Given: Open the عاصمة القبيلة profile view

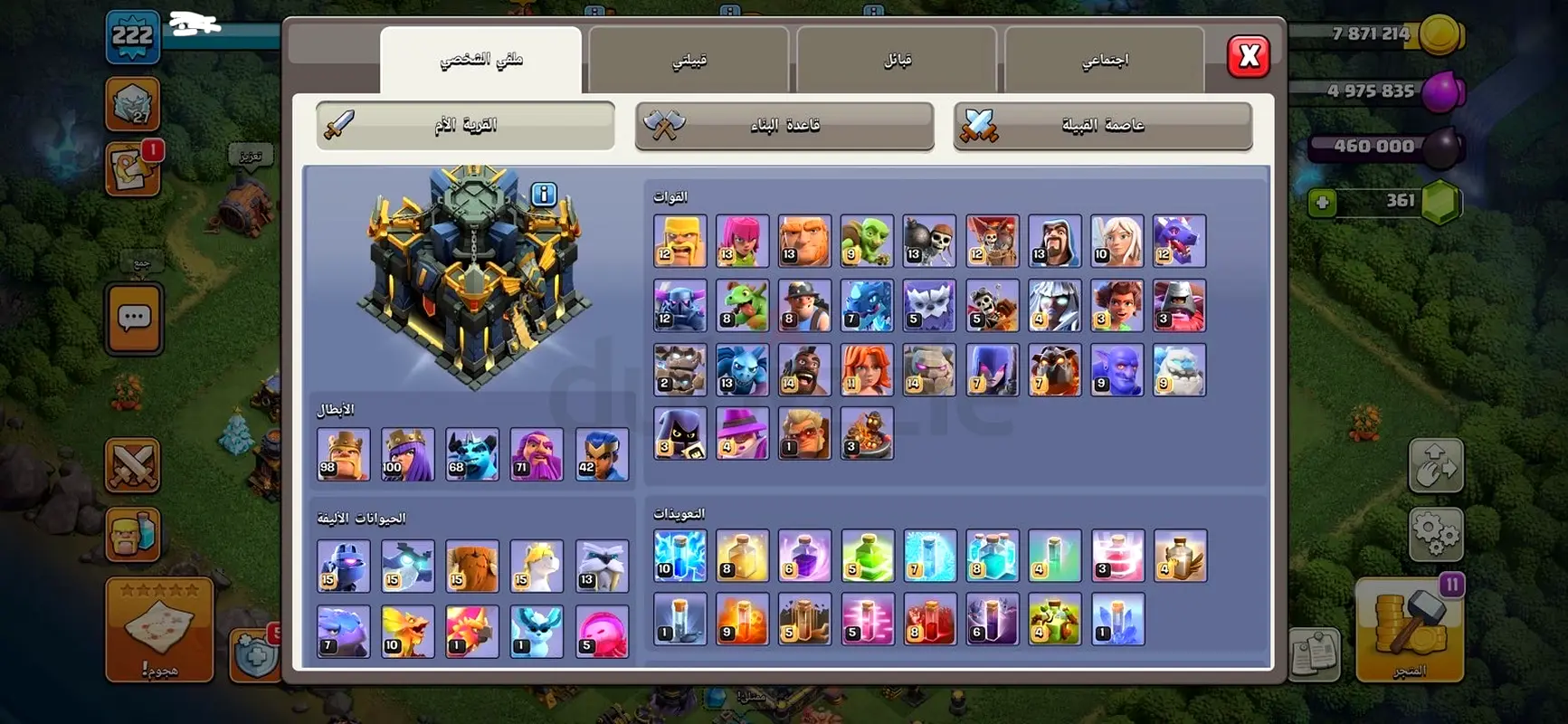Looking at the screenshot, I should coord(1102,125).
